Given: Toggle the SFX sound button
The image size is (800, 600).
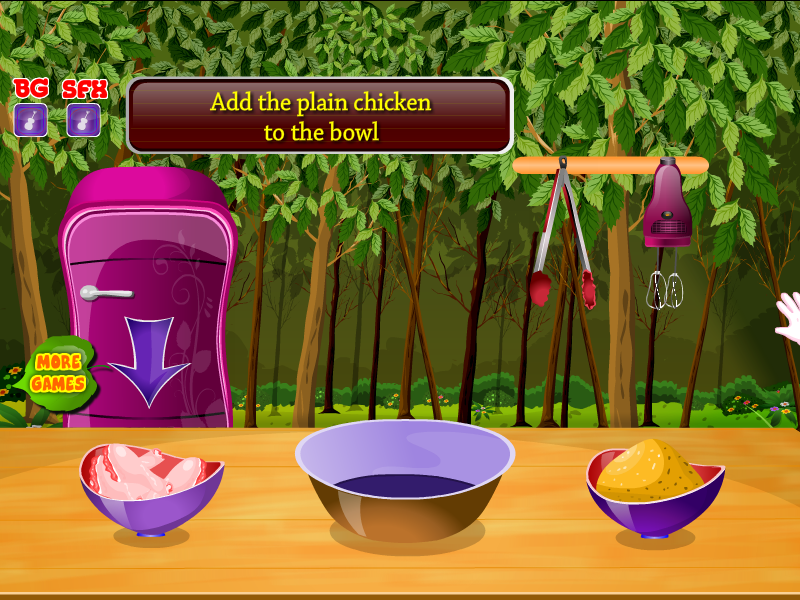Looking at the screenshot, I should [x=83, y=120].
